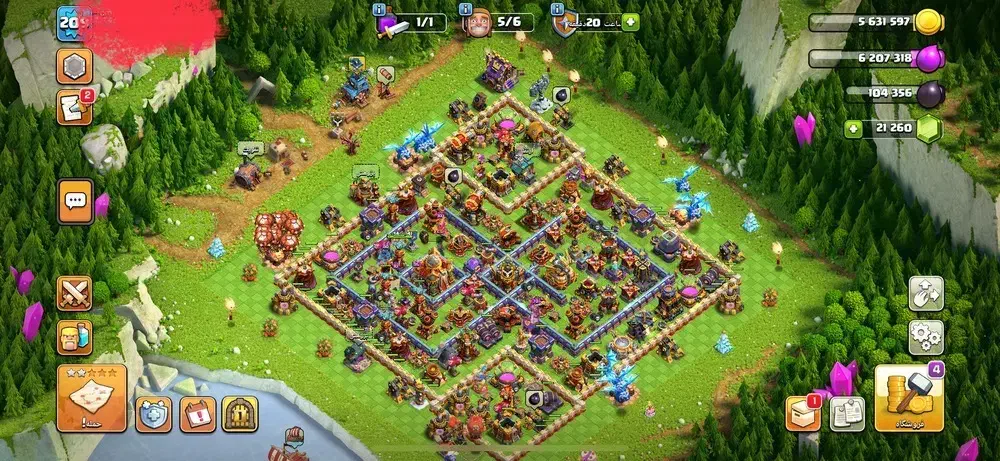Open the calendar events icon
This screenshot has width=1000, height=461.
coord(197,412)
